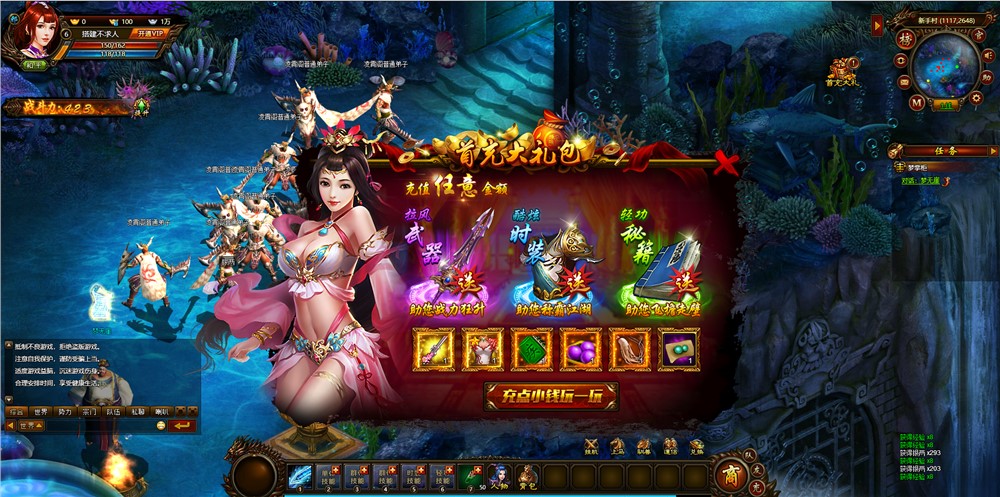Image resolution: width=1000 pixels, height=497 pixels.
Task: Switch to the 世界 chat tab
Action: point(40,411)
